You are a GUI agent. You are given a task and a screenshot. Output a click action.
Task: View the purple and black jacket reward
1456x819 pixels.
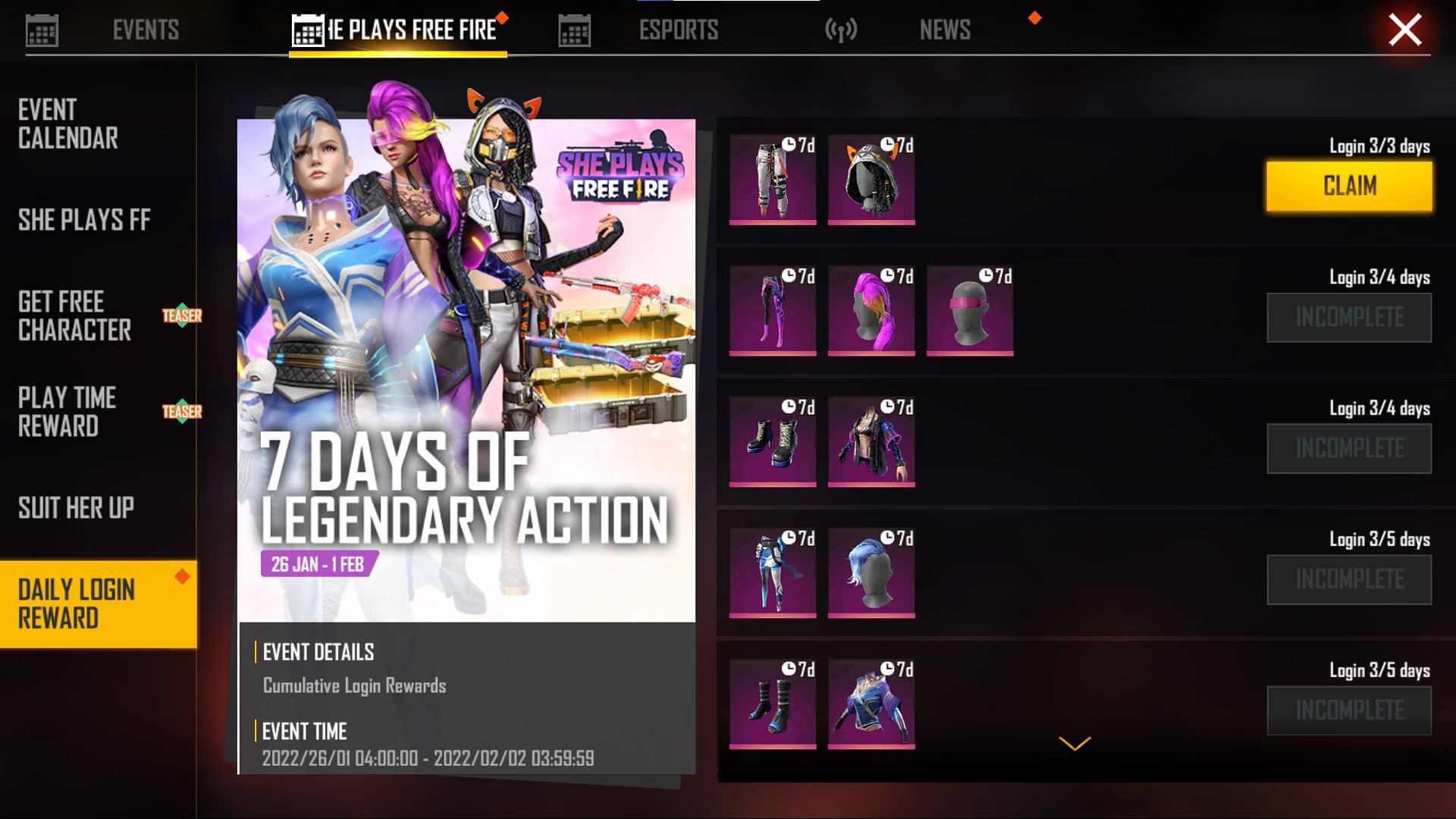coord(871,442)
